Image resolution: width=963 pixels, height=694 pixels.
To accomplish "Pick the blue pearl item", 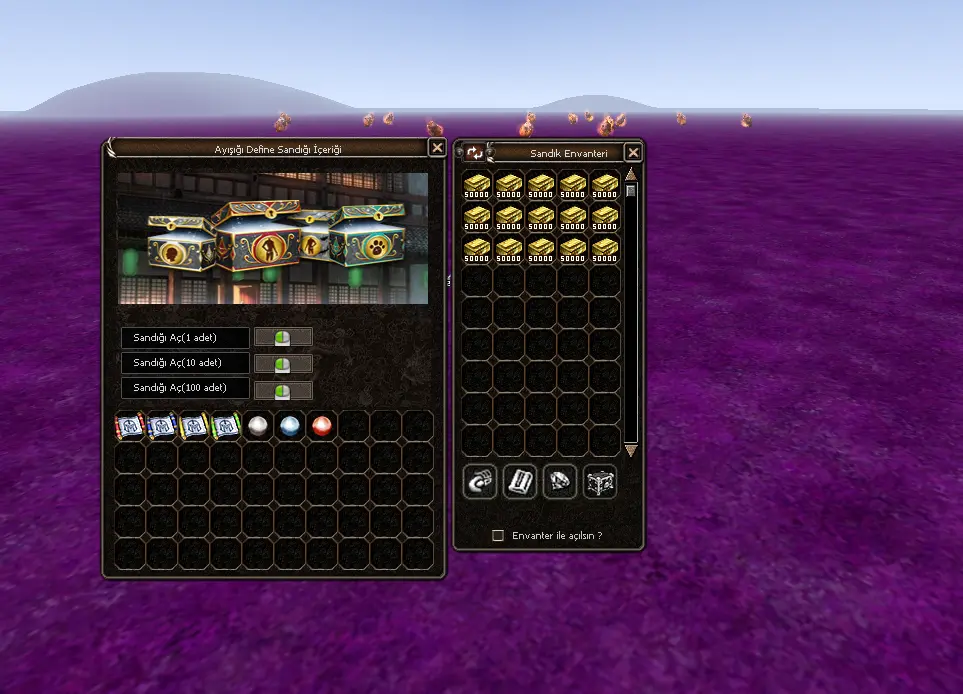I will pos(290,426).
